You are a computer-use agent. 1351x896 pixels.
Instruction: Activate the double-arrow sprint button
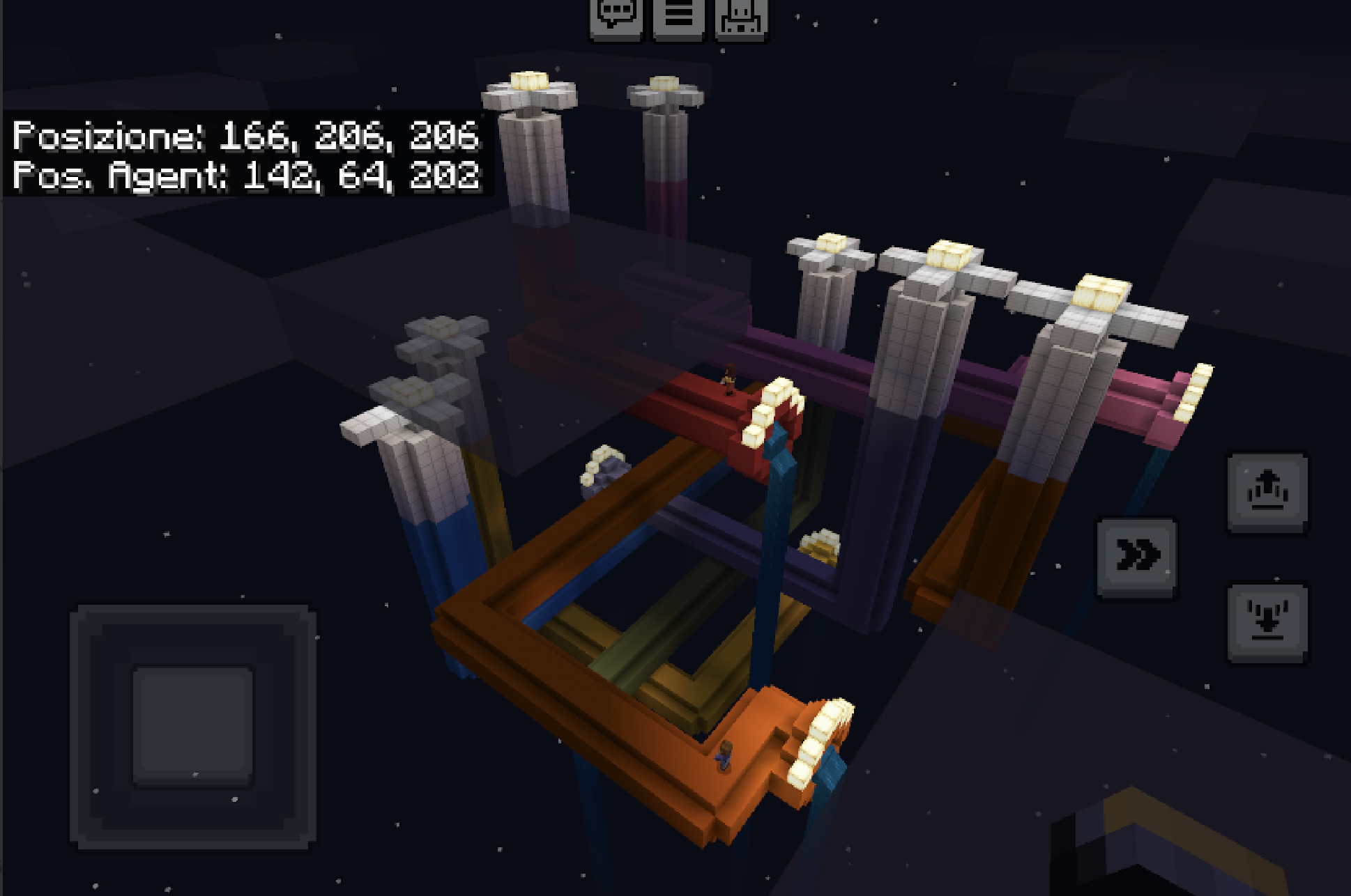pyautogui.click(x=1137, y=557)
